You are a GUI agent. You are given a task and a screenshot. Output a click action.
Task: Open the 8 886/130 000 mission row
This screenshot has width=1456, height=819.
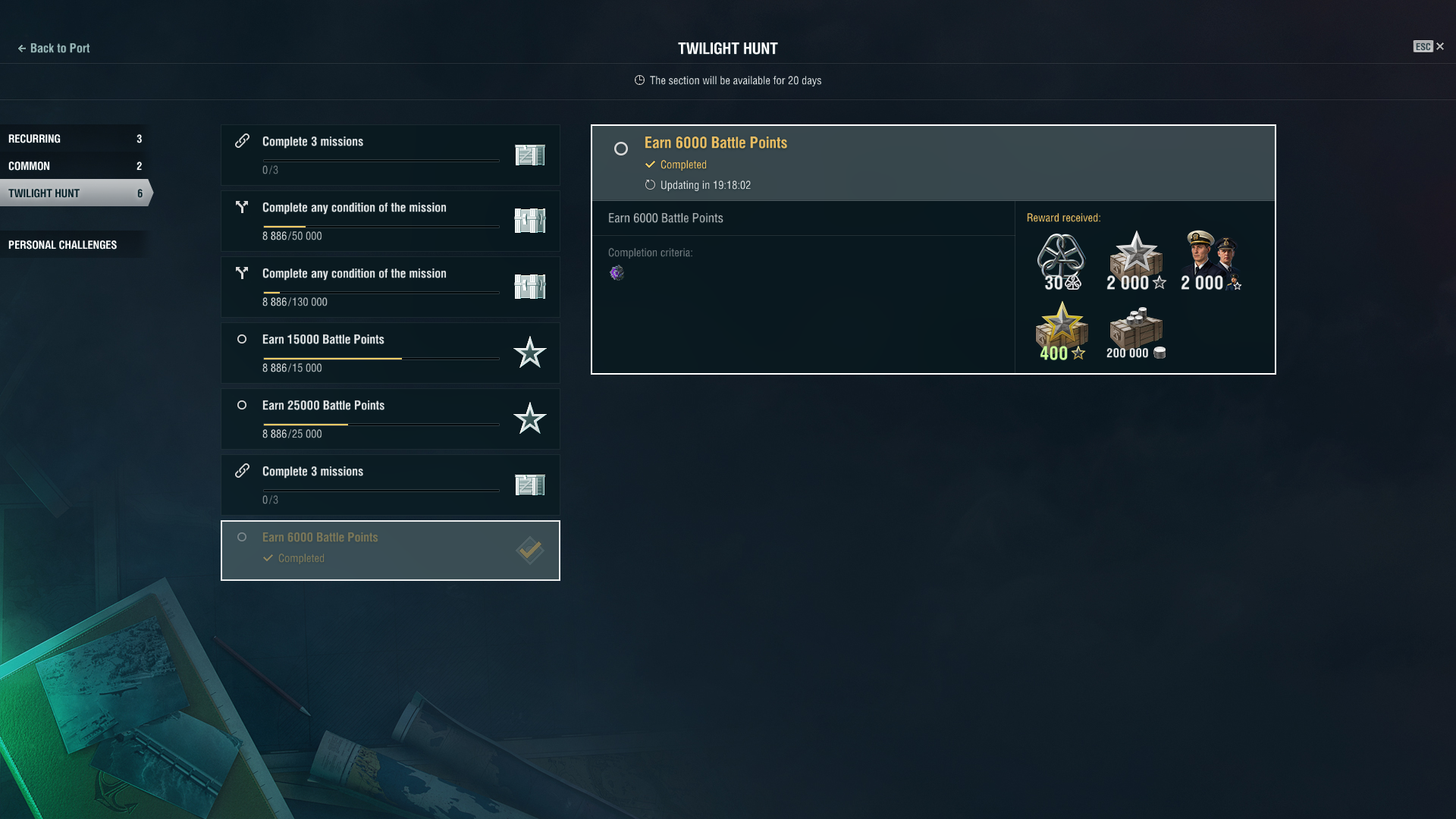(390, 287)
